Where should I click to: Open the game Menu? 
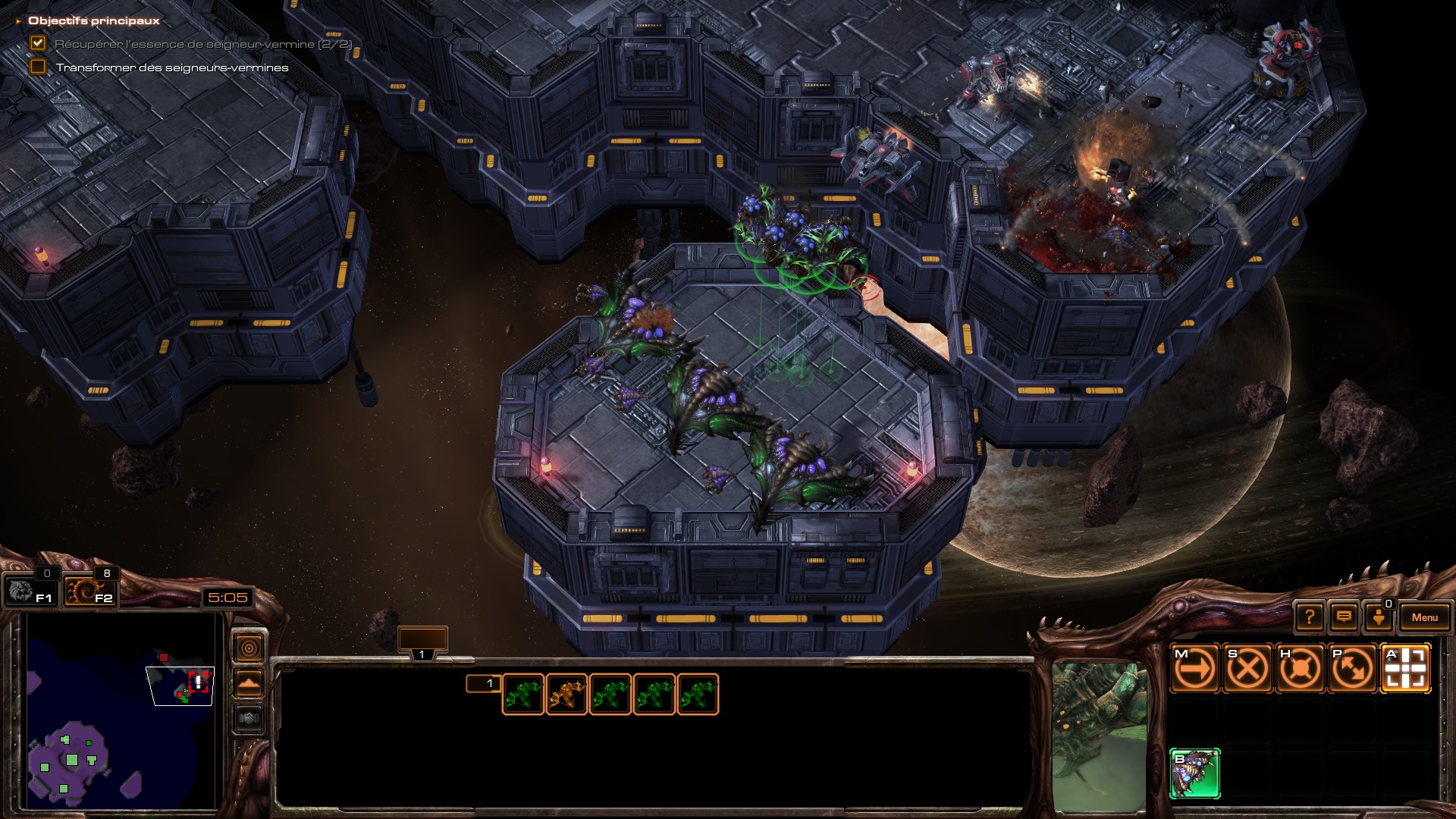point(1424,617)
